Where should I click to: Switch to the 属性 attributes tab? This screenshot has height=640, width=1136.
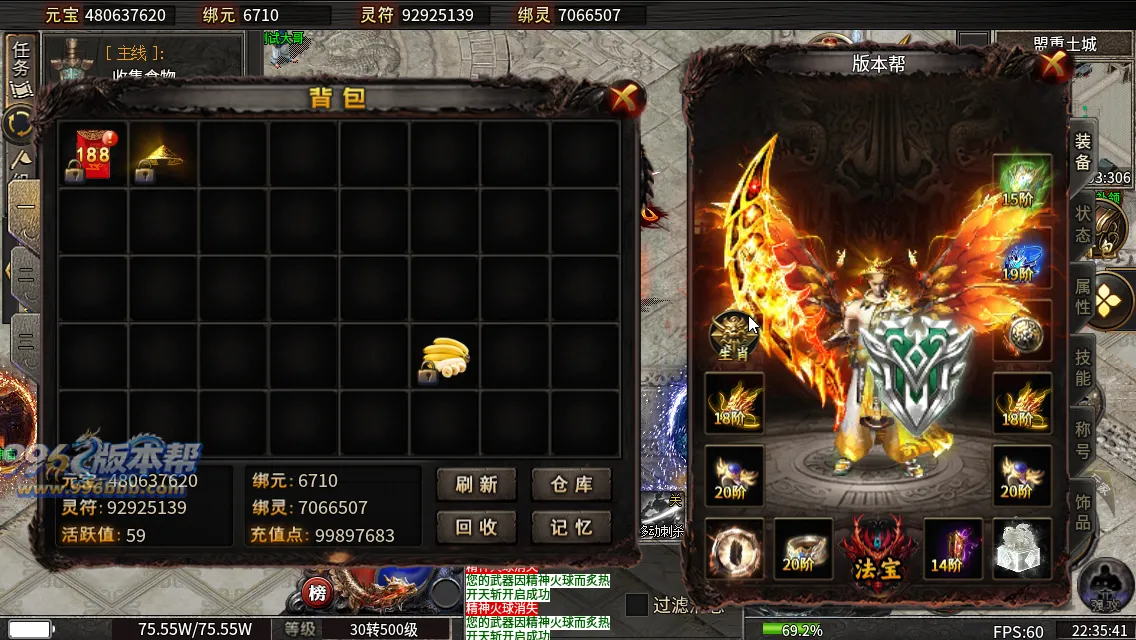click(x=1083, y=296)
